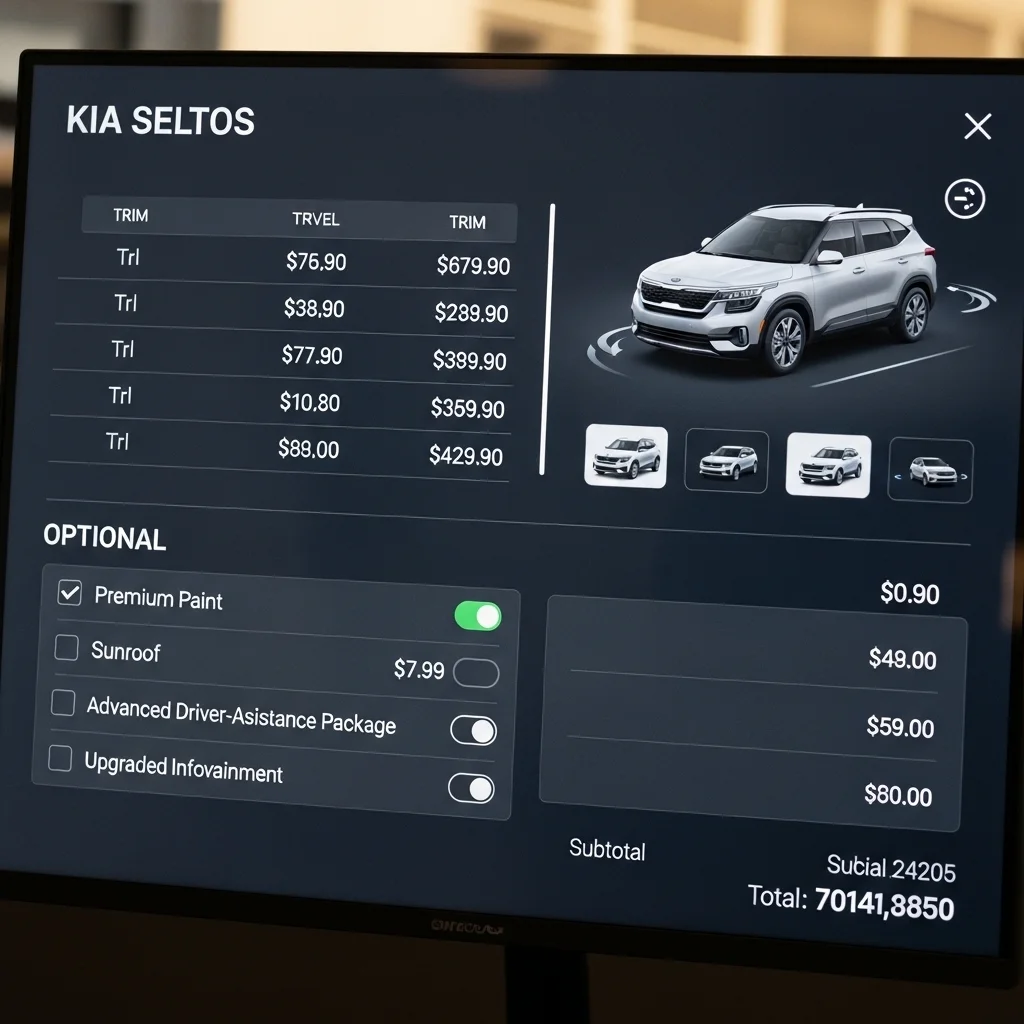Click the circular rotate view icon
Screen dimensions: 1024x1024
coord(965,199)
